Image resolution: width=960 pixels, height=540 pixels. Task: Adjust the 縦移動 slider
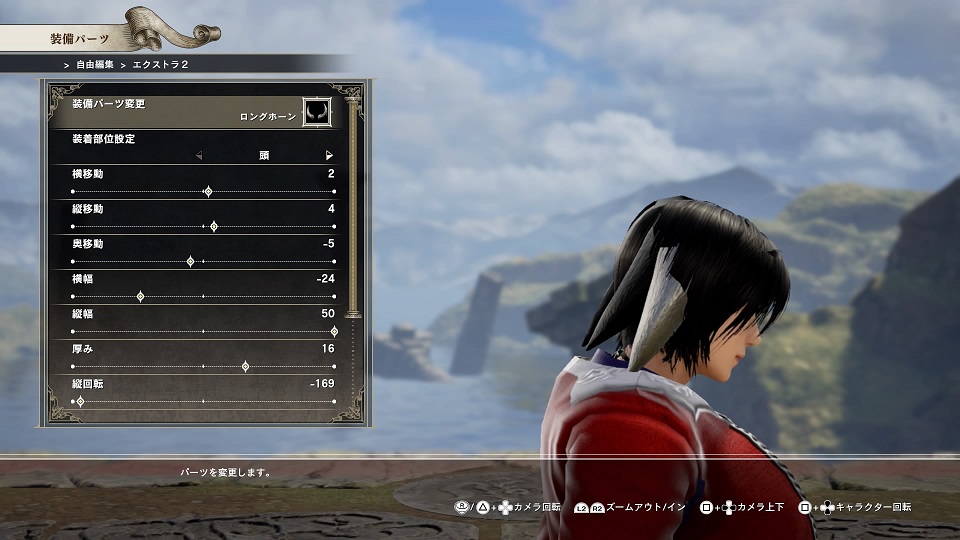click(x=214, y=226)
